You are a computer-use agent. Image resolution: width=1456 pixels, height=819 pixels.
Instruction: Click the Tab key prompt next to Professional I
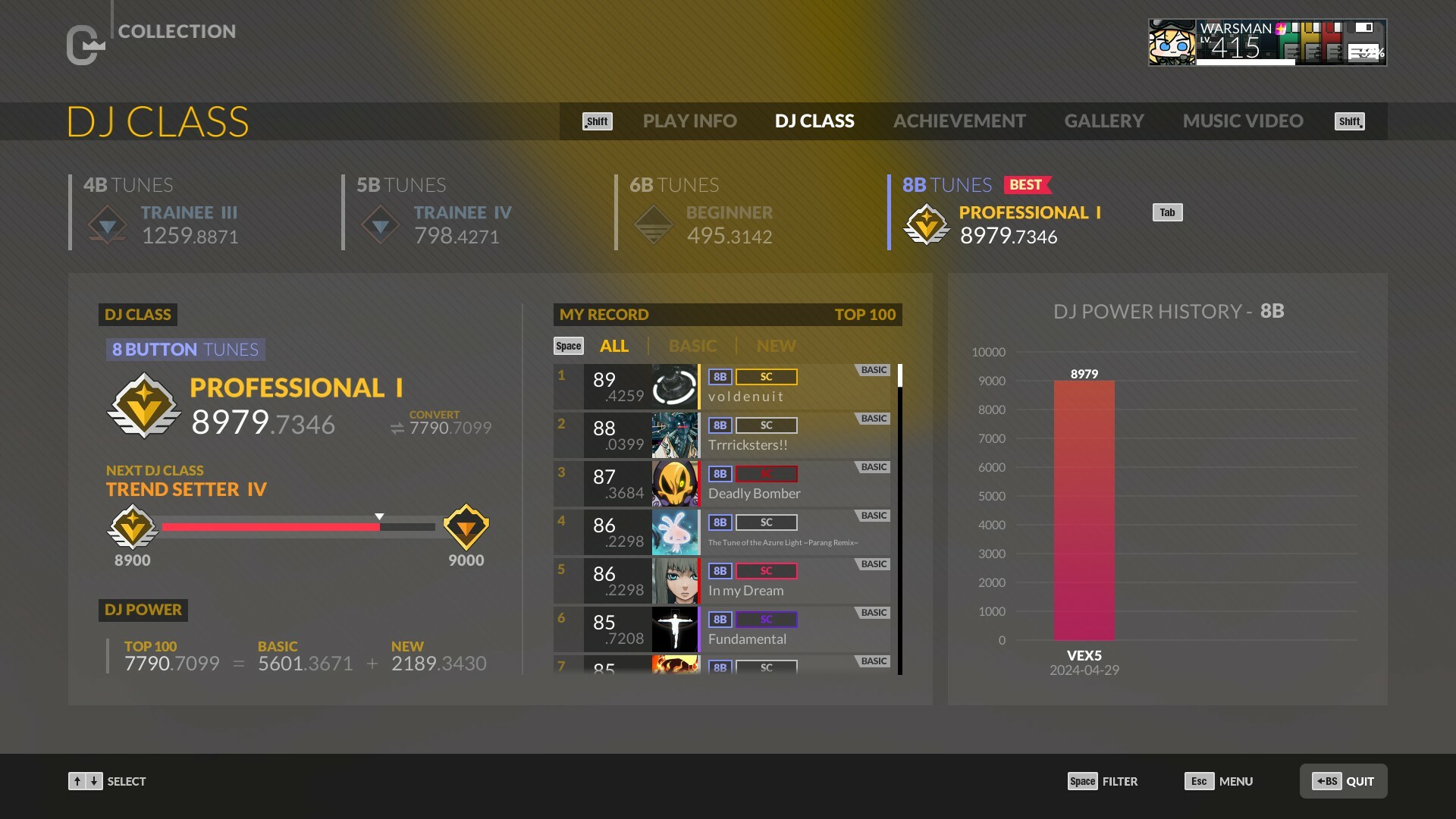[x=1167, y=212]
